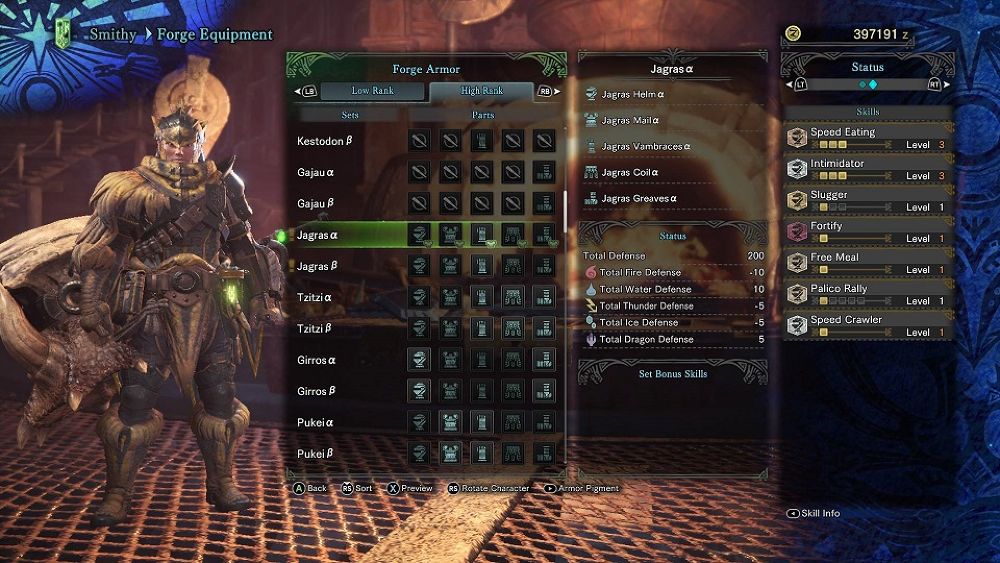Select the Jagras Coil α piece
The width and height of the screenshot is (1000, 563).
click(630, 173)
